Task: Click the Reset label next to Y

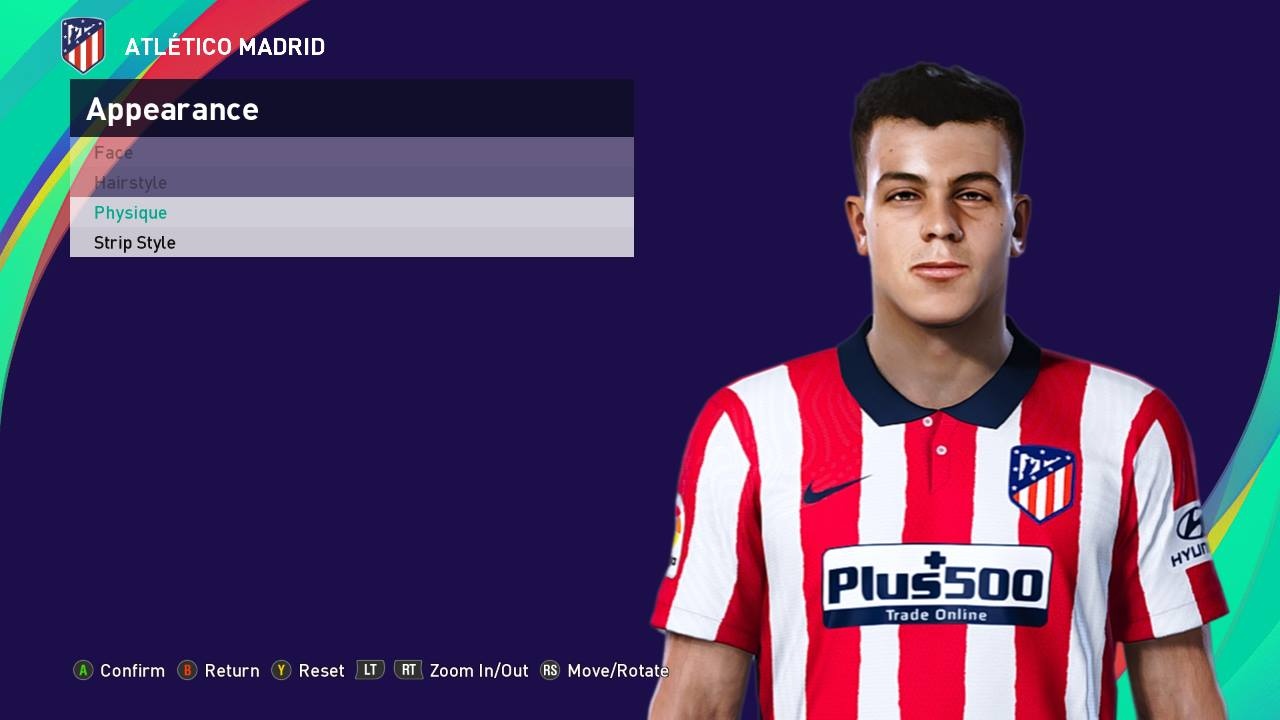Action: 319,671
